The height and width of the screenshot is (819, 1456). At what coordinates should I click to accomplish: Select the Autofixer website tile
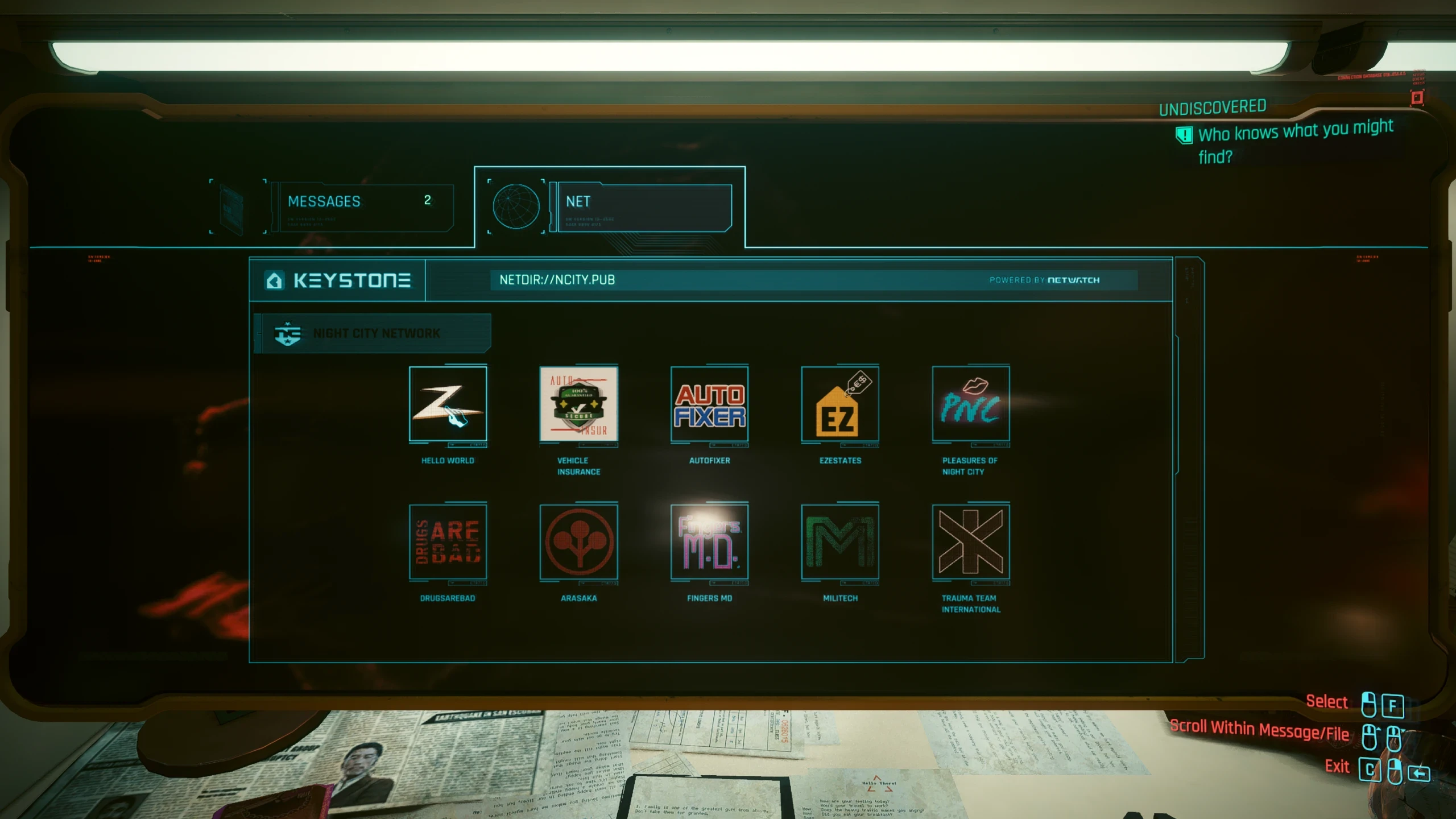tap(709, 405)
